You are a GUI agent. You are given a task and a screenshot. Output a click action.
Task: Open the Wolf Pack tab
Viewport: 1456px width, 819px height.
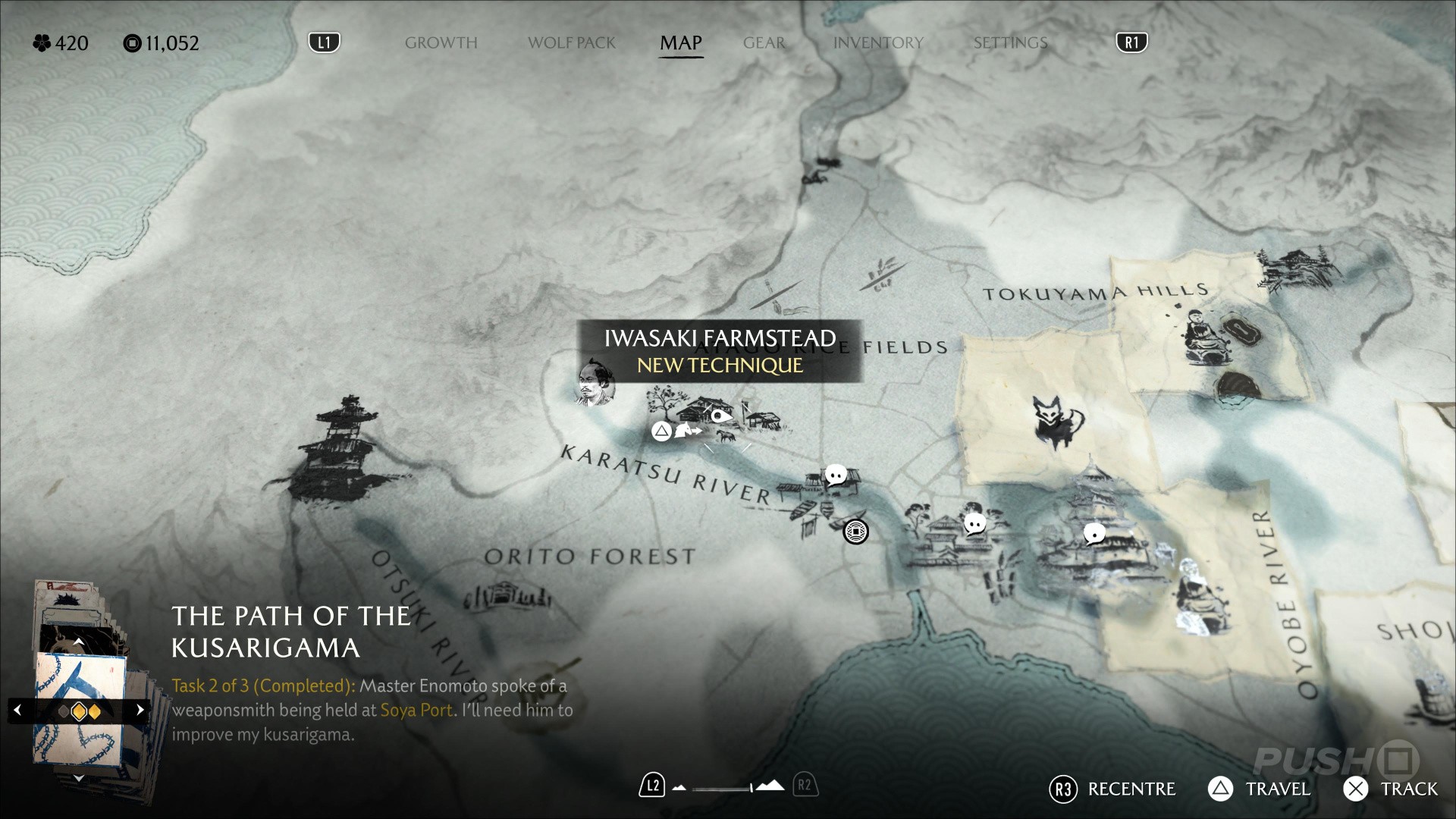click(x=571, y=43)
